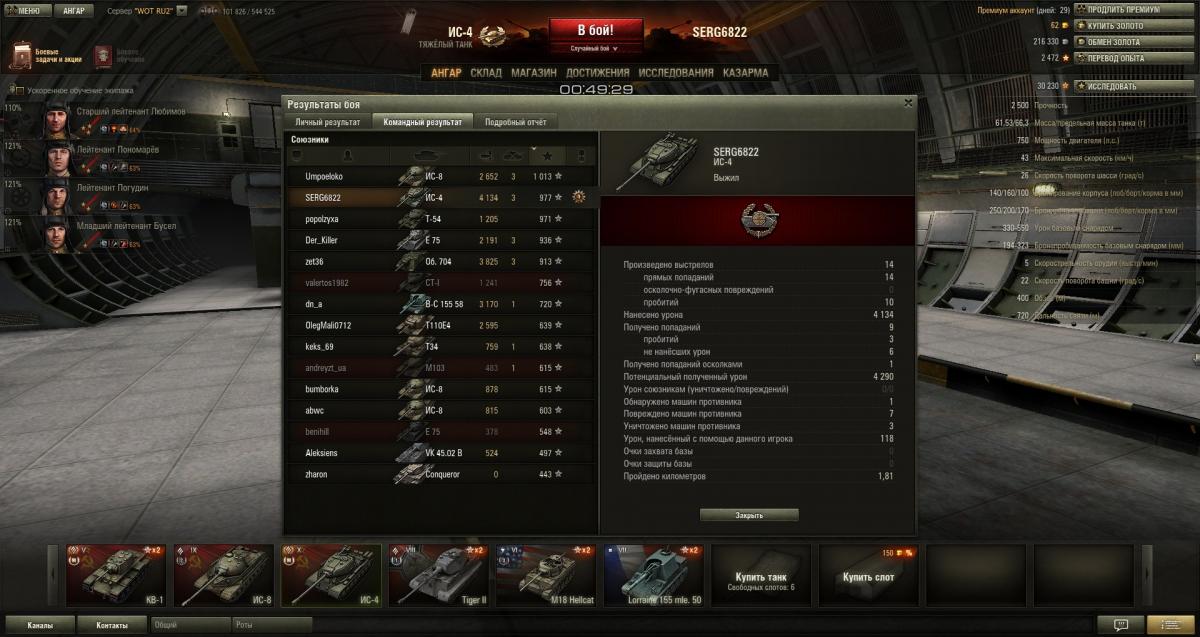Buy gold with "Купить золото"

point(1112,25)
